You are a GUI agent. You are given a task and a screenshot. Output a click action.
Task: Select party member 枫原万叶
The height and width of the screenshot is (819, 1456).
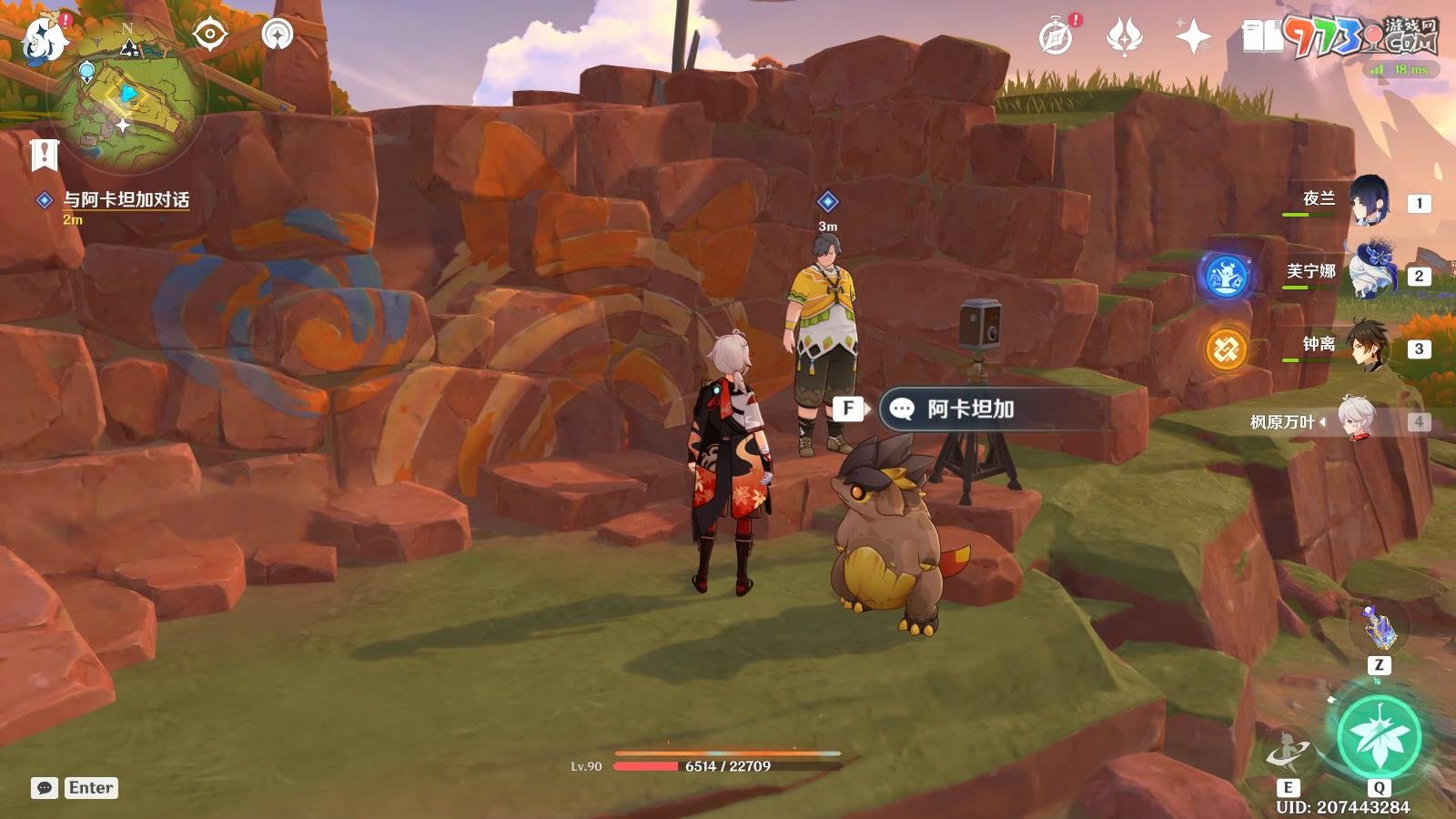coord(1356,420)
